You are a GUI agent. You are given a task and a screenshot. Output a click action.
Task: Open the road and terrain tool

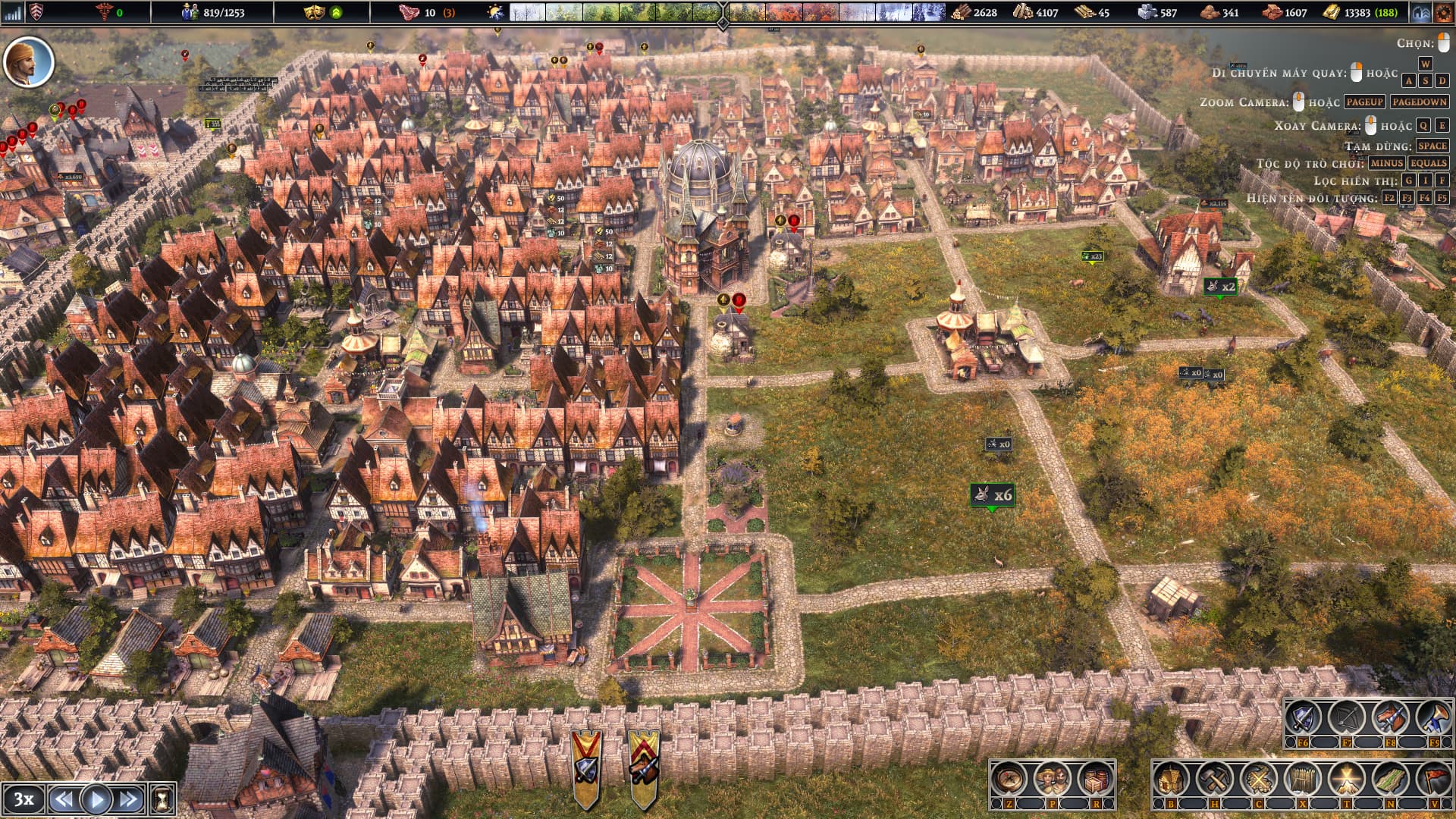1390,779
